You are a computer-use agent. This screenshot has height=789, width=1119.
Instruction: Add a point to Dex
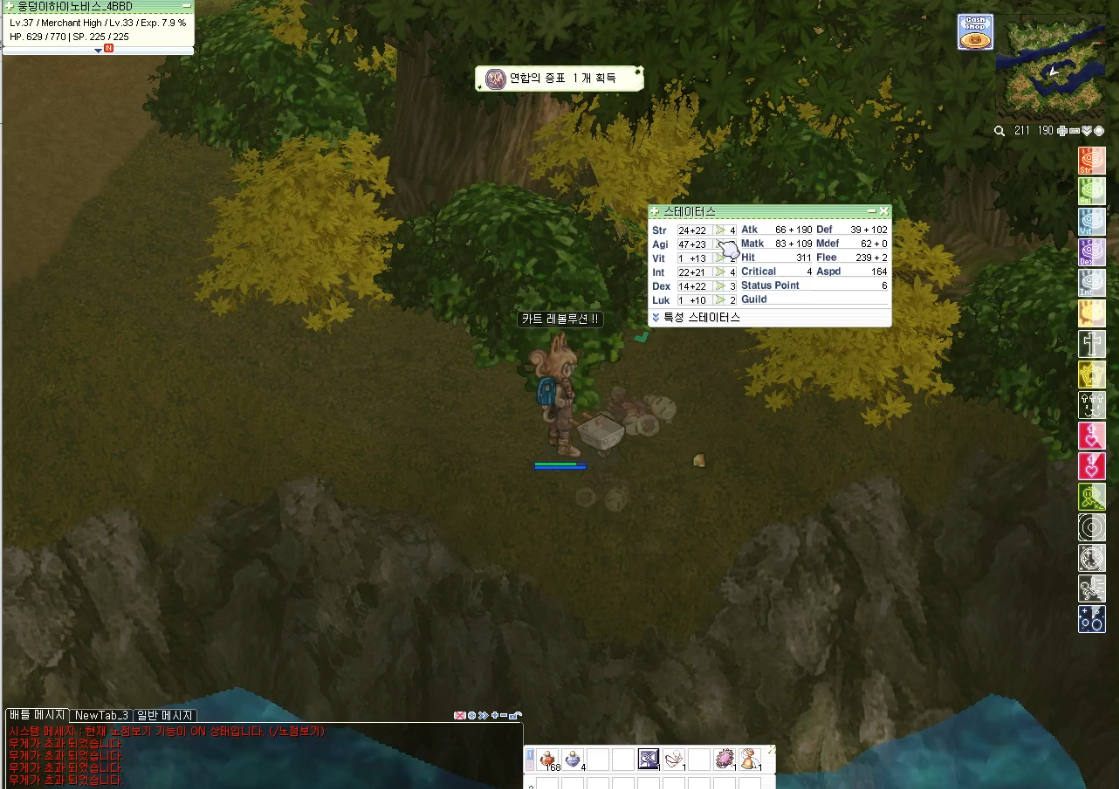[x=718, y=286]
